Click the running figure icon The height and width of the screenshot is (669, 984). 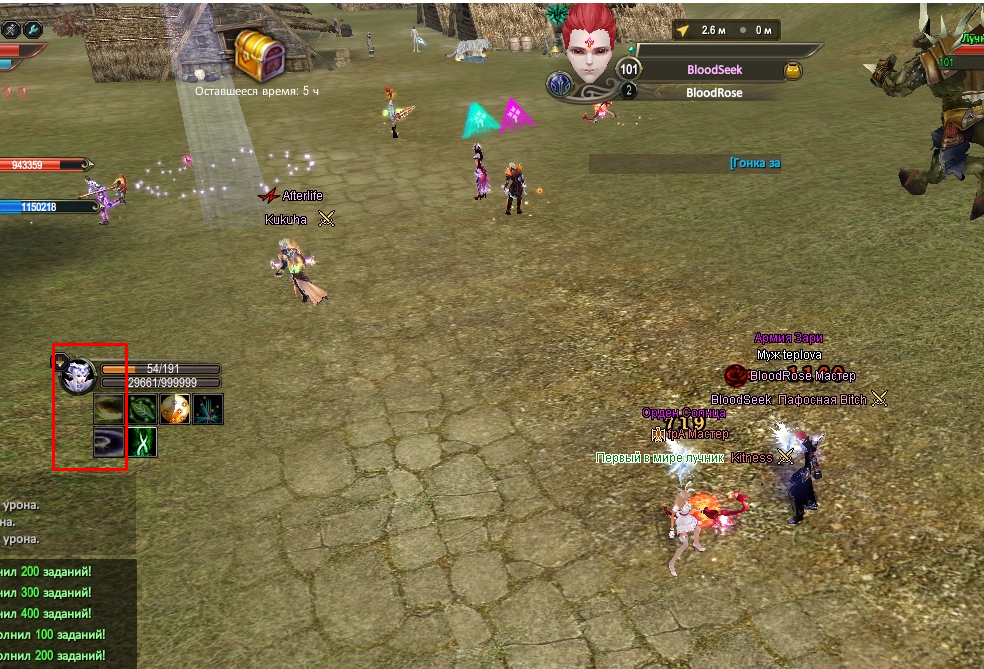click(10, 30)
